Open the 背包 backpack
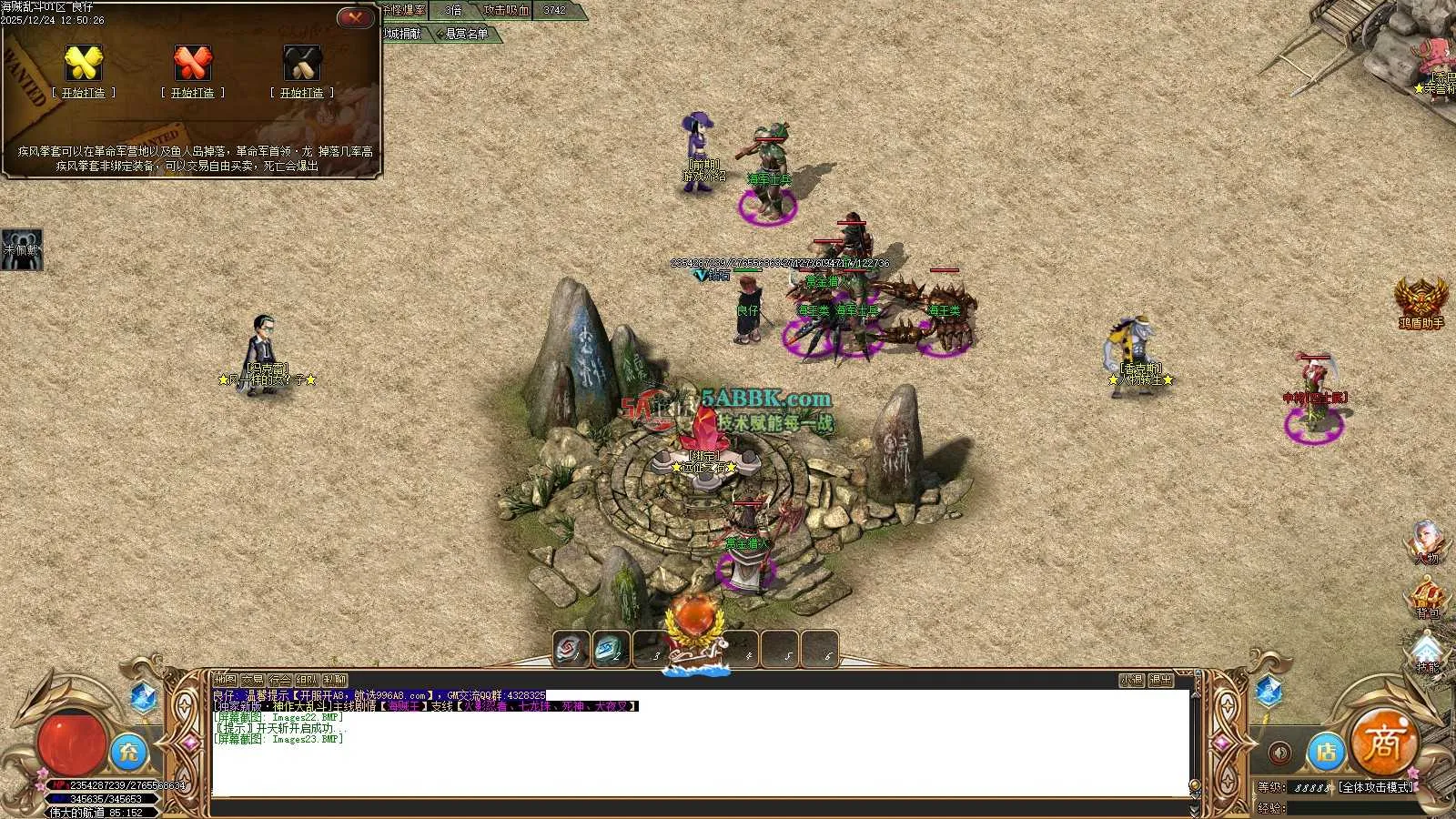Screen dimensions: 1456x819 1427,598
